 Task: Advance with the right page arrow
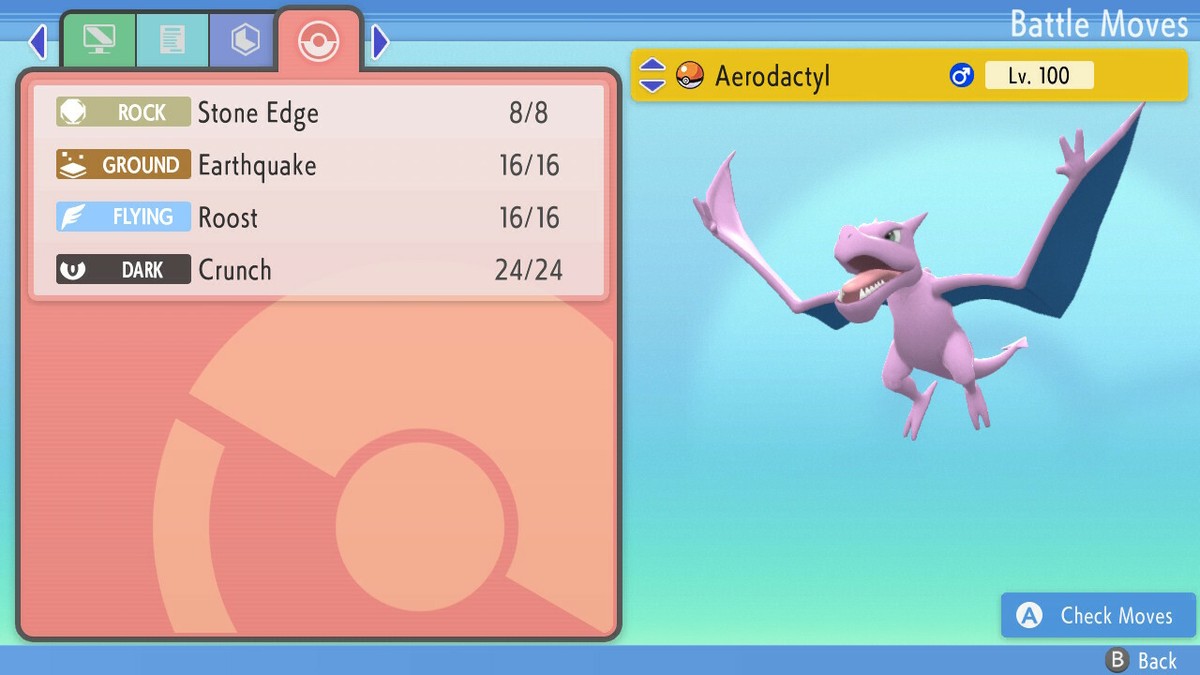pos(380,42)
